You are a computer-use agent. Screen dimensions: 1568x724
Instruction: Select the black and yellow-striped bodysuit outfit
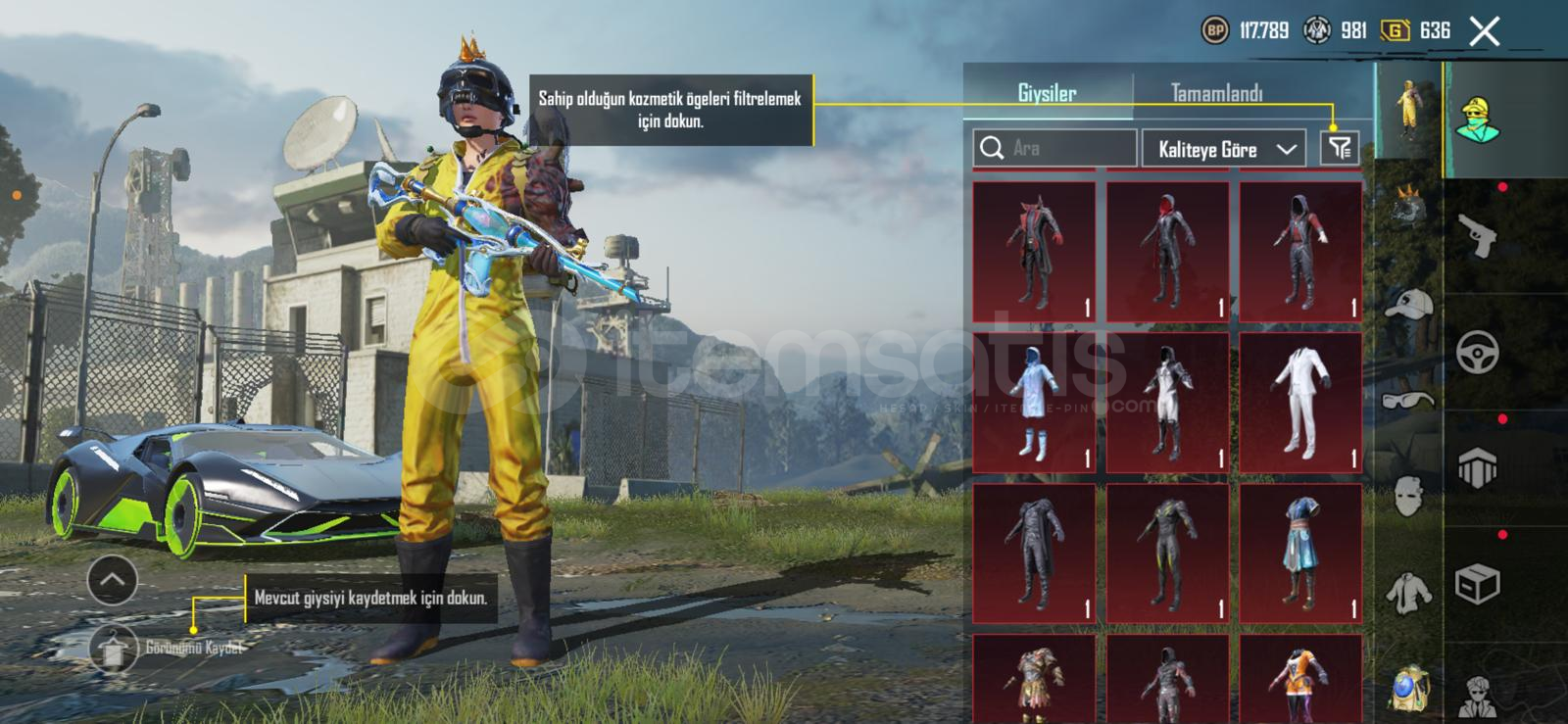pyautogui.click(x=1167, y=554)
